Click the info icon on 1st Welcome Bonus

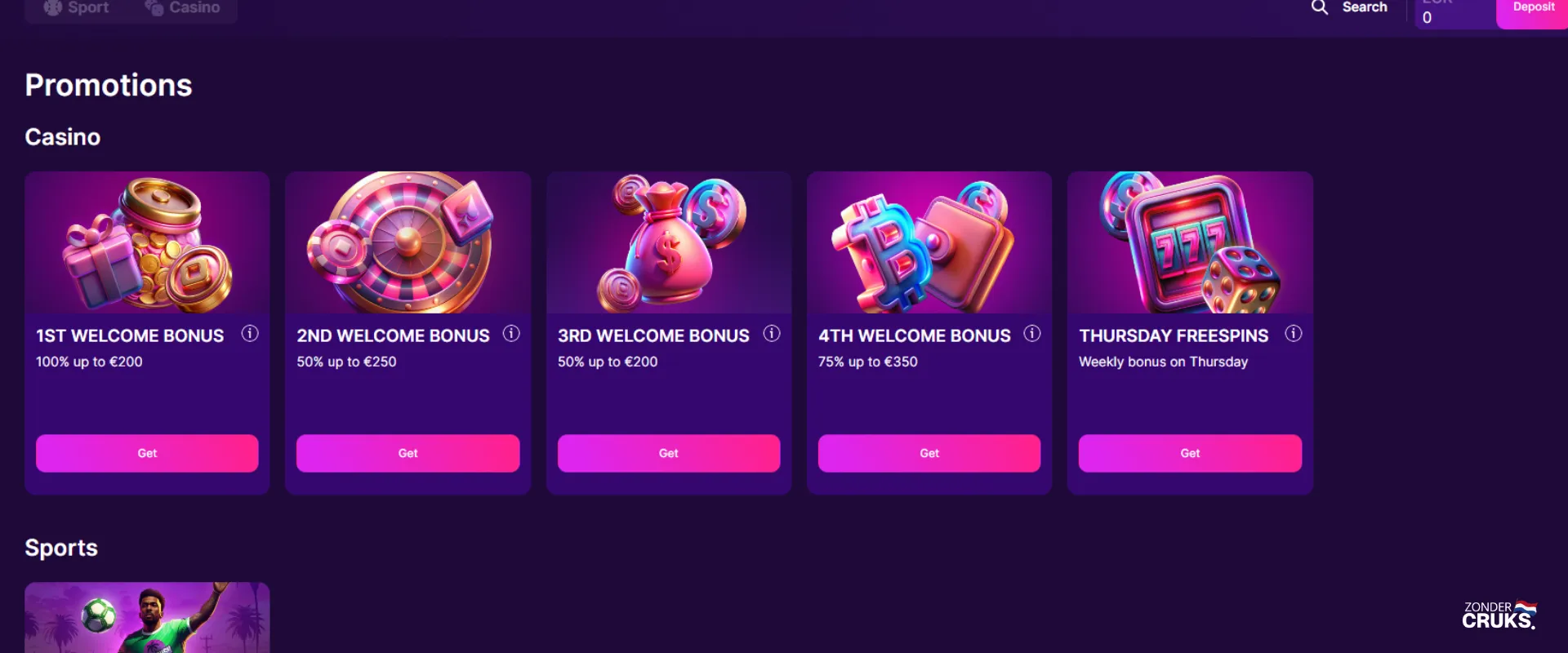pyautogui.click(x=250, y=333)
